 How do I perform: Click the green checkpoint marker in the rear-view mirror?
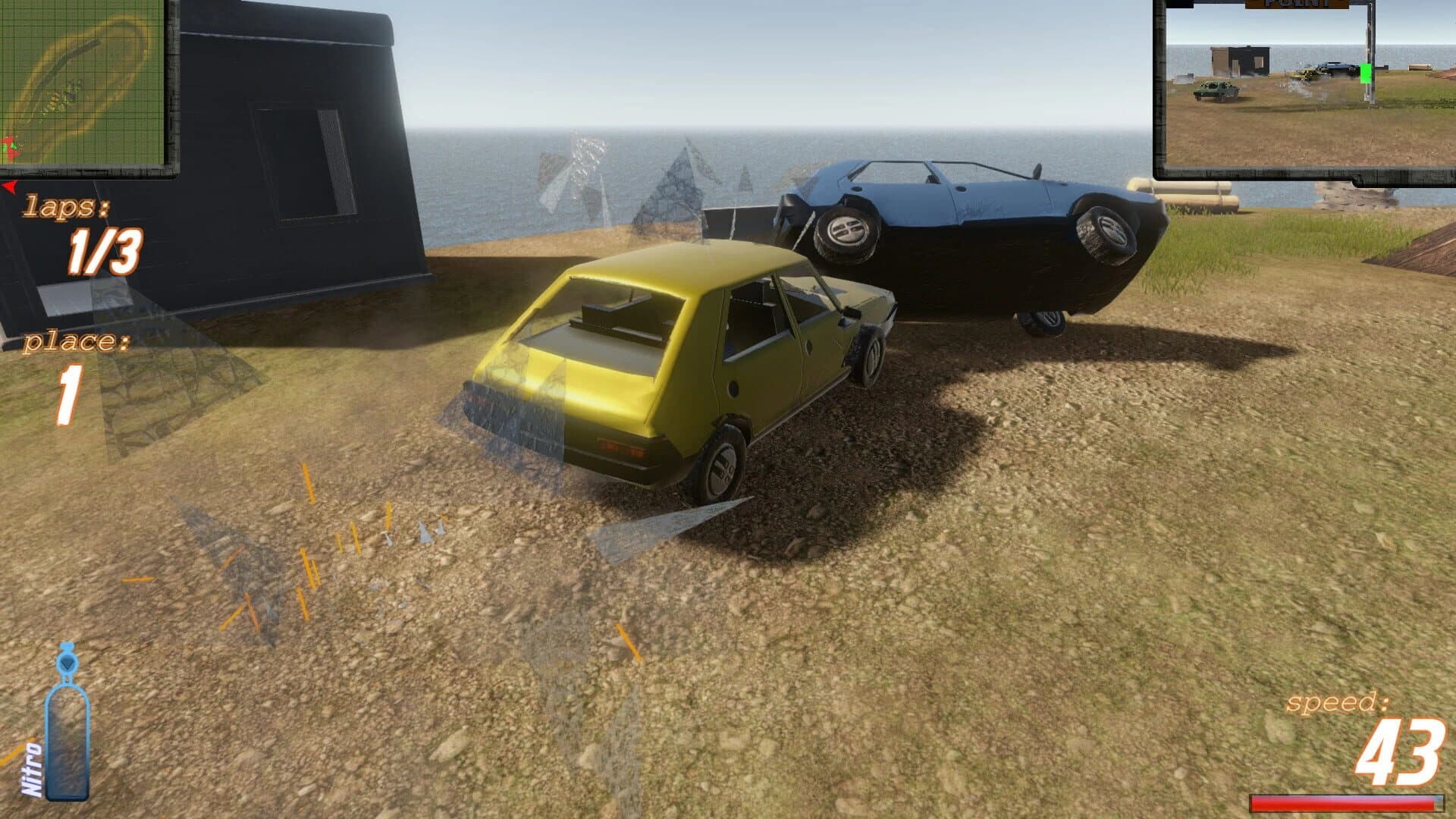(1365, 73)
